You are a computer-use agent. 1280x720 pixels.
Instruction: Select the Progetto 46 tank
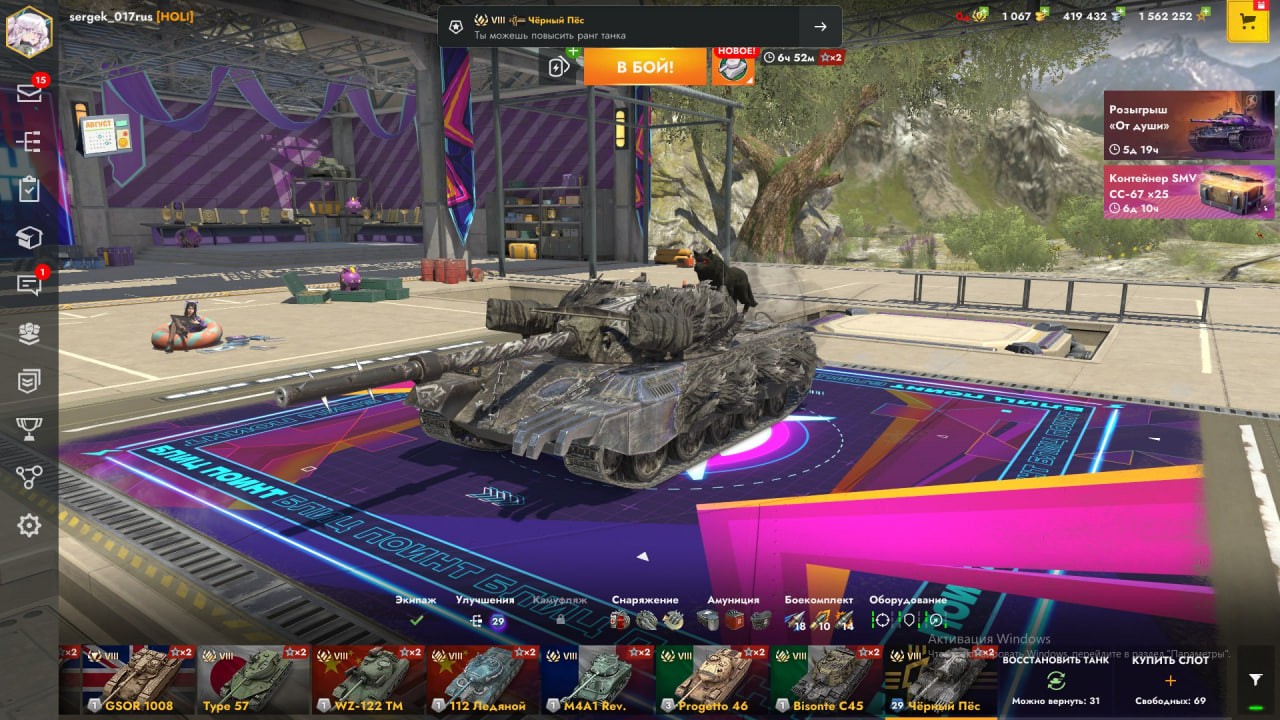pos(711,680)
